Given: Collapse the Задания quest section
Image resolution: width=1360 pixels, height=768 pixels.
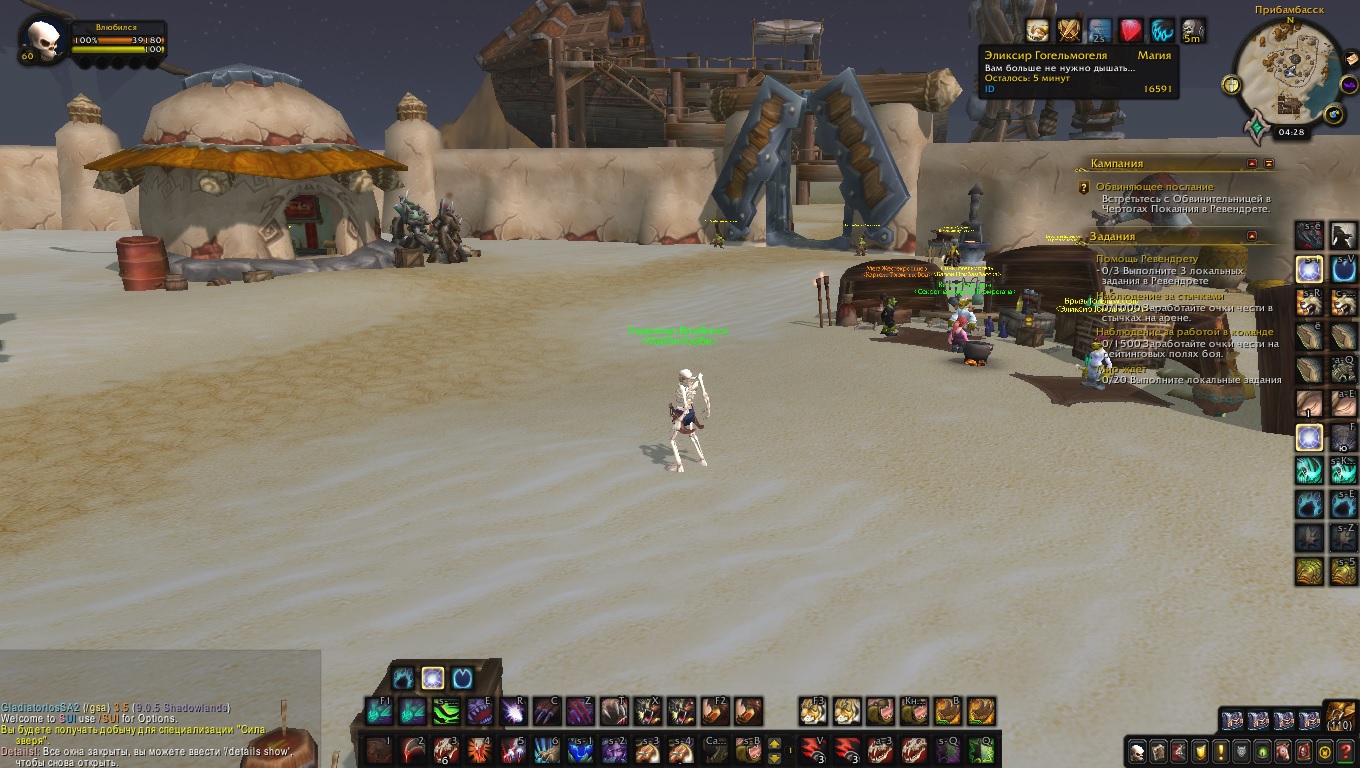Looking at the screenshot, I should [x=1252, y=236].
